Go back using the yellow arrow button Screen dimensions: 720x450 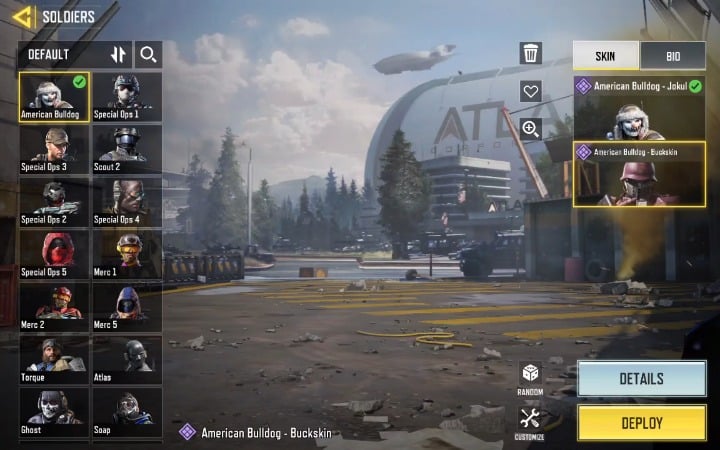(22, 17)
